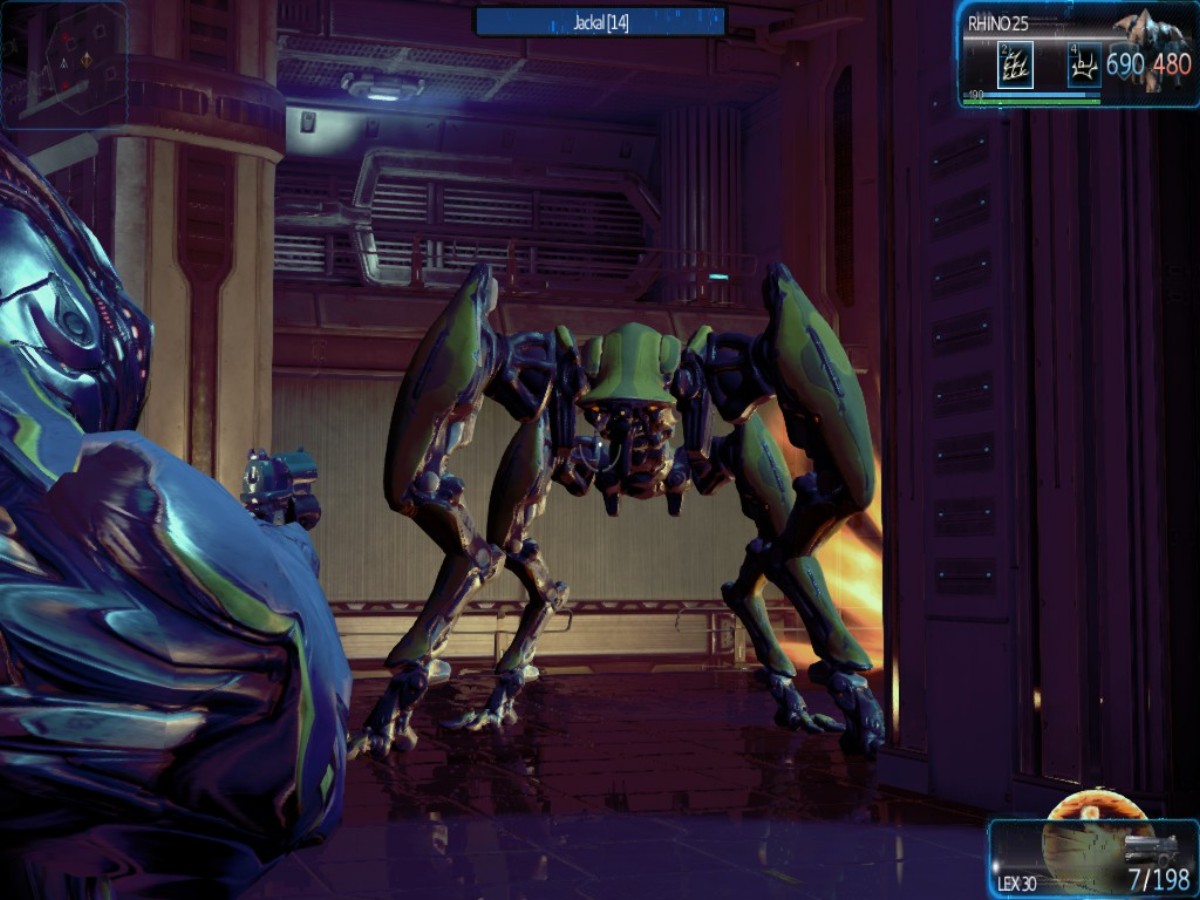Screen dimensions: 1200x900
Task: Click the Jackal boss name bar
Action: point(600,22)
